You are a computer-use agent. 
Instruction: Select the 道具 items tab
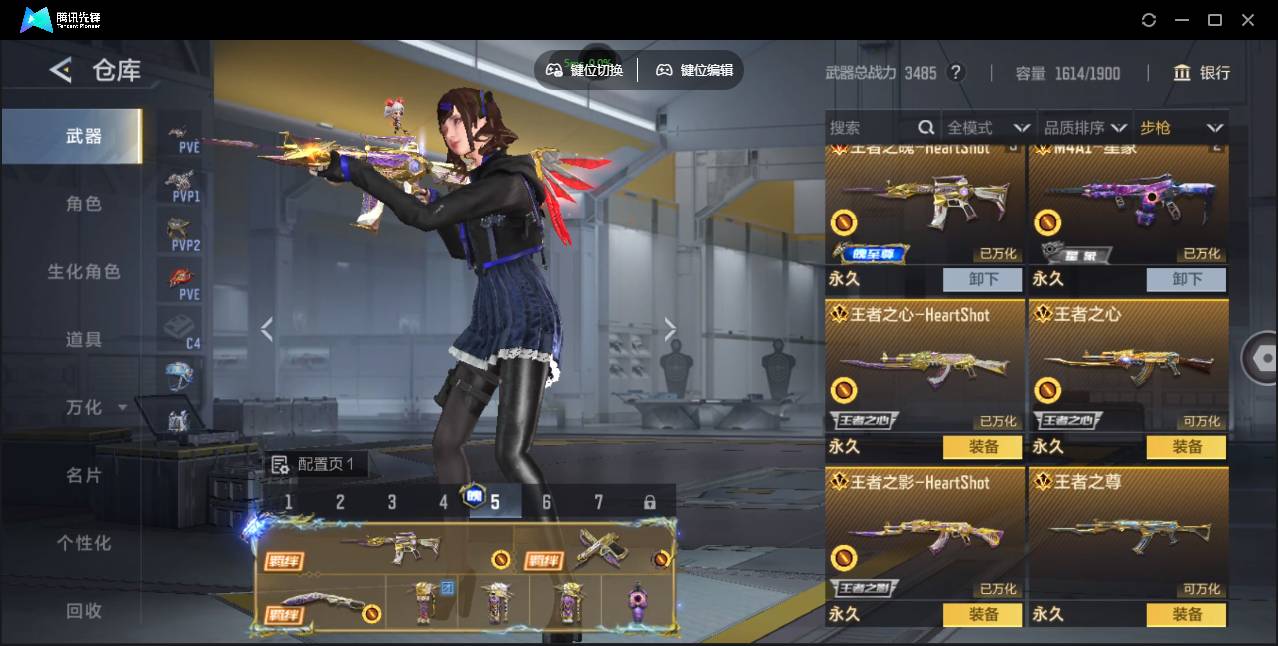tap(84, 340)
